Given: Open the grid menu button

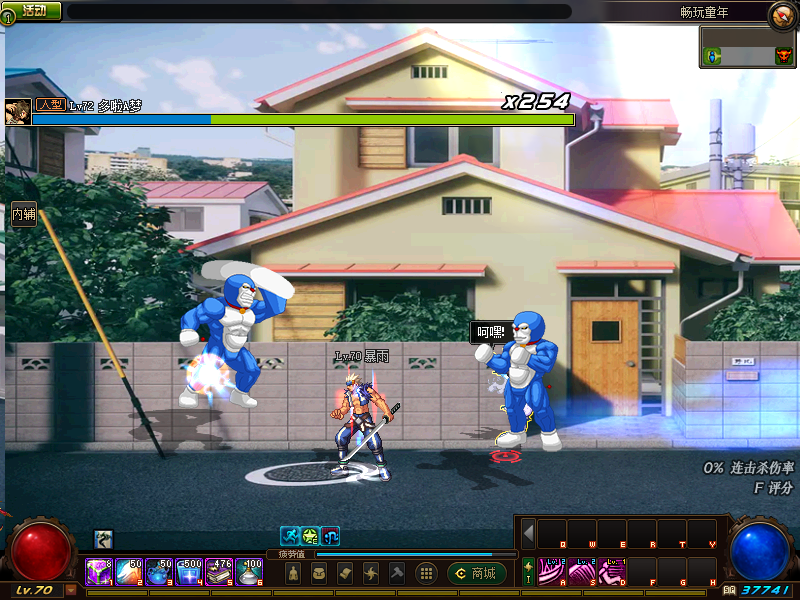Looking at the screenshot, I should click(x=426, y=573).
